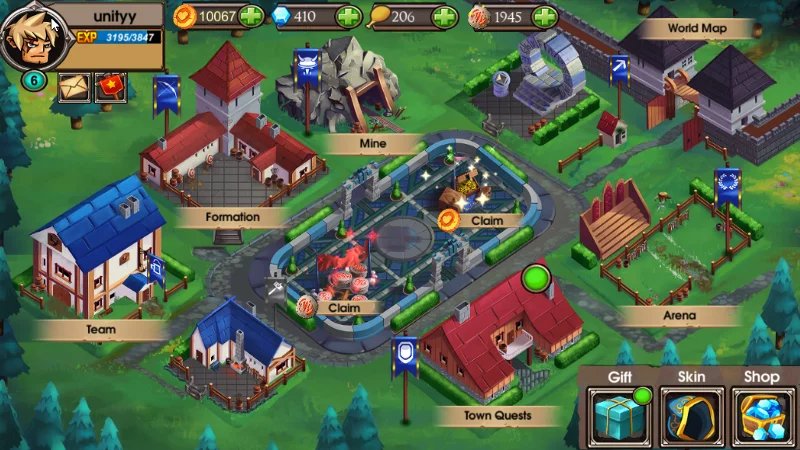Open the Formation building
The width and height of the screenshot is (800, 450).
click(x=233, y=216)
